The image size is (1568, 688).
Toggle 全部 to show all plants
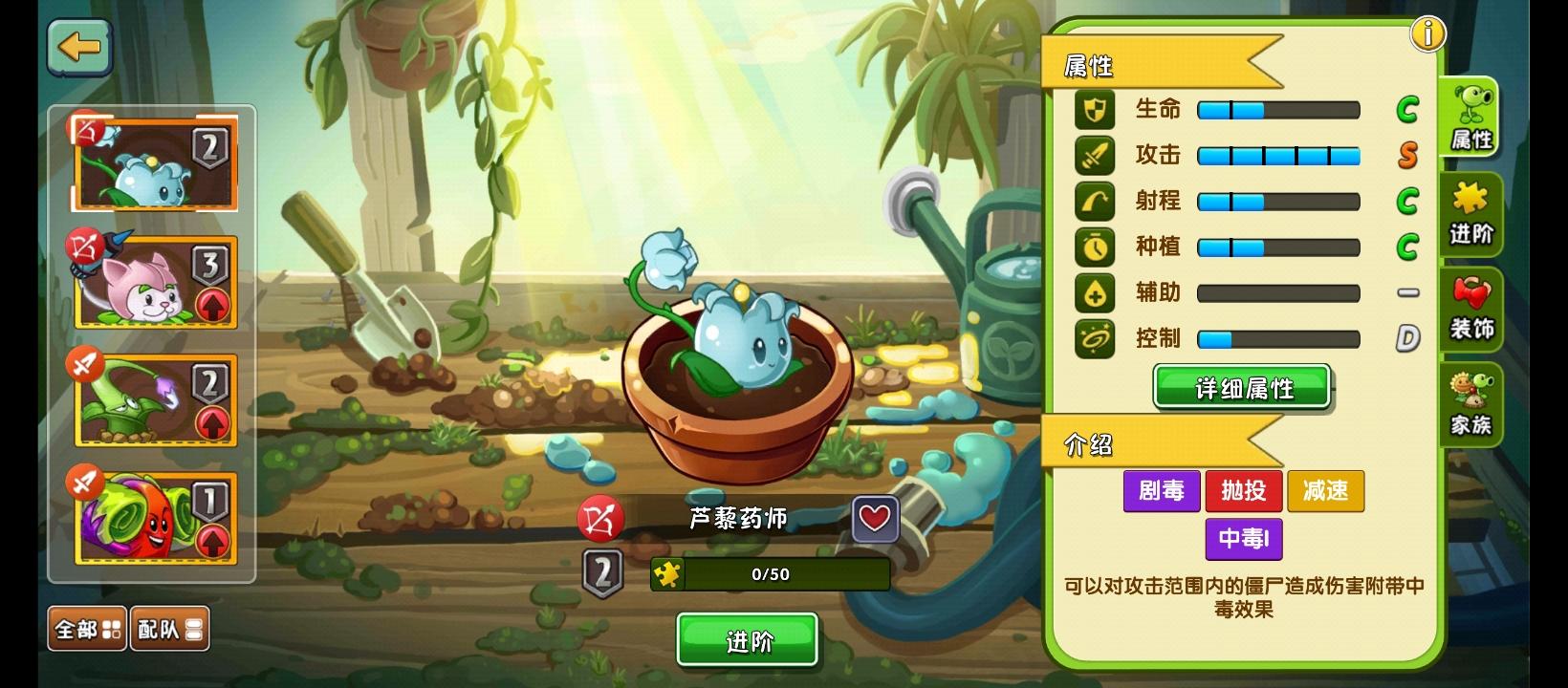pyautogui.click(x=86, y=628)
